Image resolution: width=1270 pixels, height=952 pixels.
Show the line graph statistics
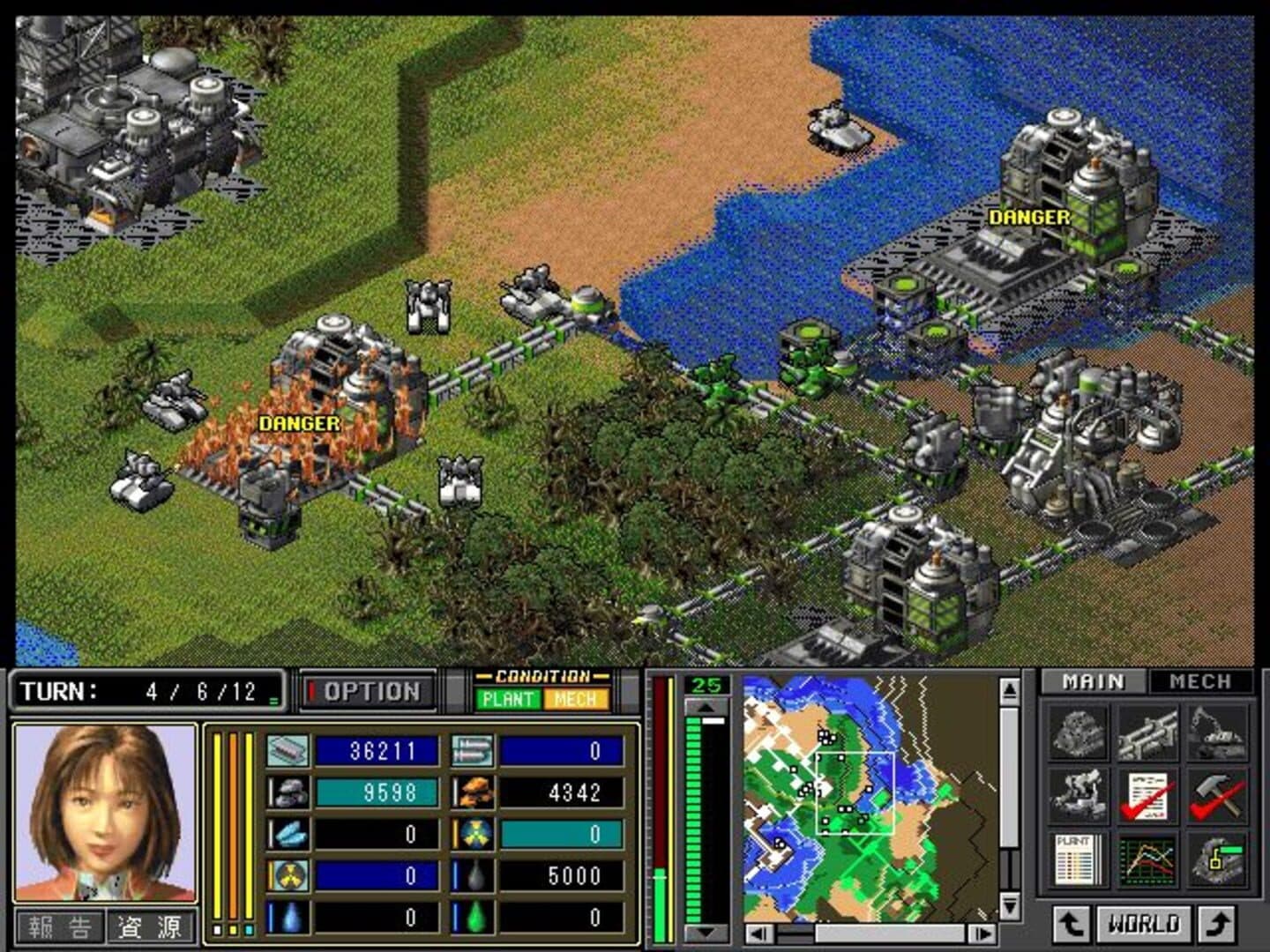coord(1147,859)
